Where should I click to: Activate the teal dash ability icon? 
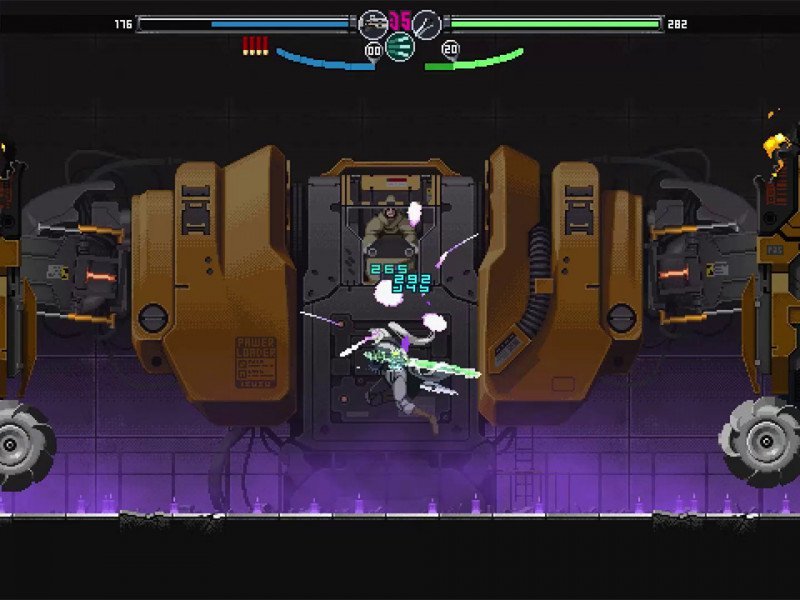coord(400,46)
